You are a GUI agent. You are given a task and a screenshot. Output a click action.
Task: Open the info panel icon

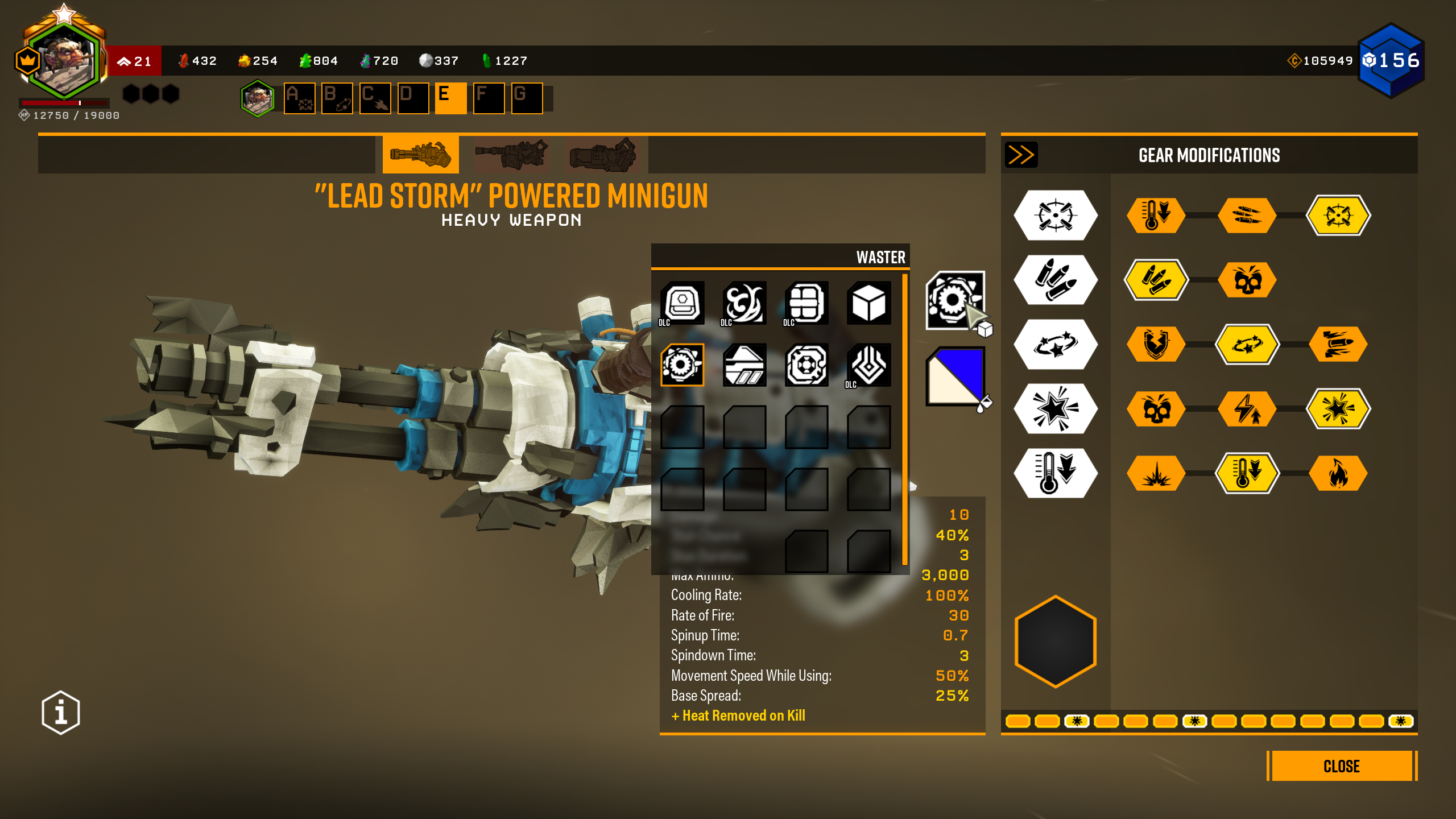point(61,712)
